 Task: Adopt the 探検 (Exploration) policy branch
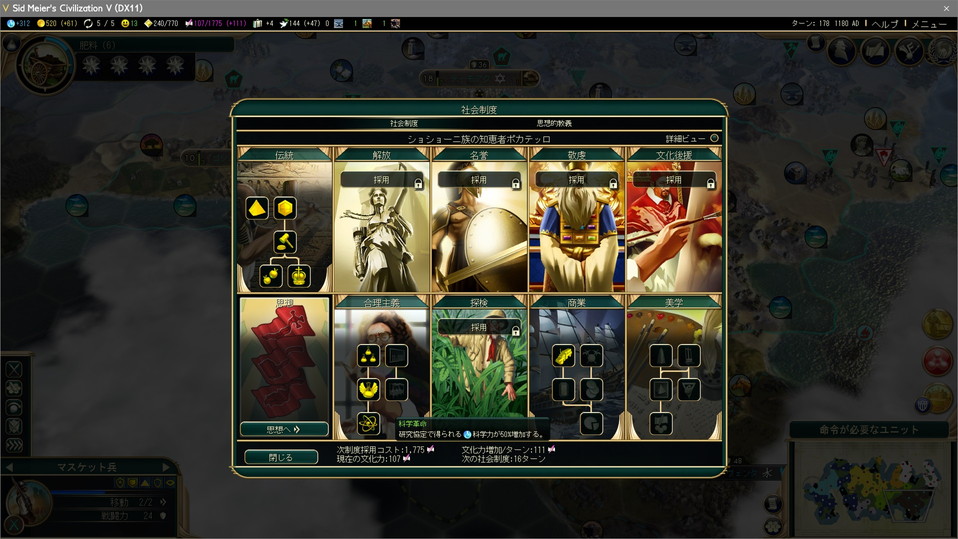478,327
